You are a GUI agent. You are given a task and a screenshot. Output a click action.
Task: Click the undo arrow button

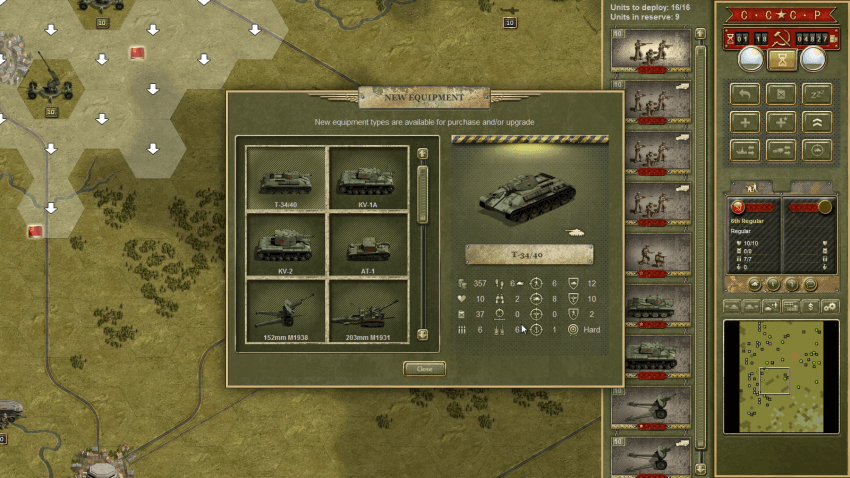(745, 94)
